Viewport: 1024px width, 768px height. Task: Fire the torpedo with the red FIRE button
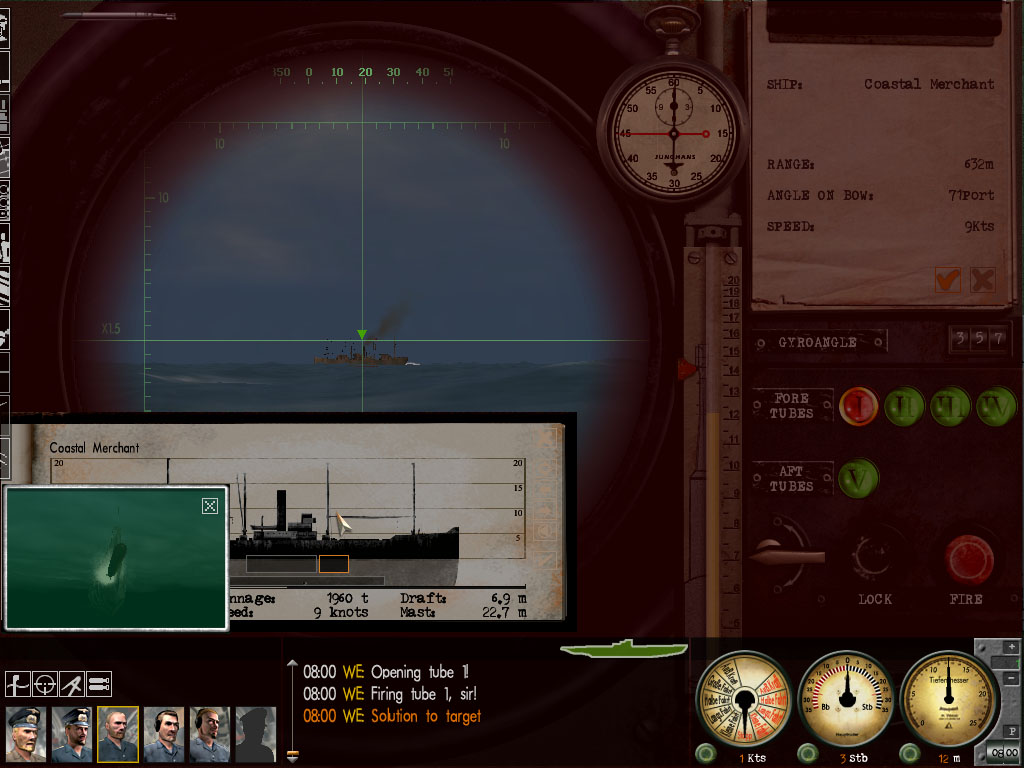(969, 559)
